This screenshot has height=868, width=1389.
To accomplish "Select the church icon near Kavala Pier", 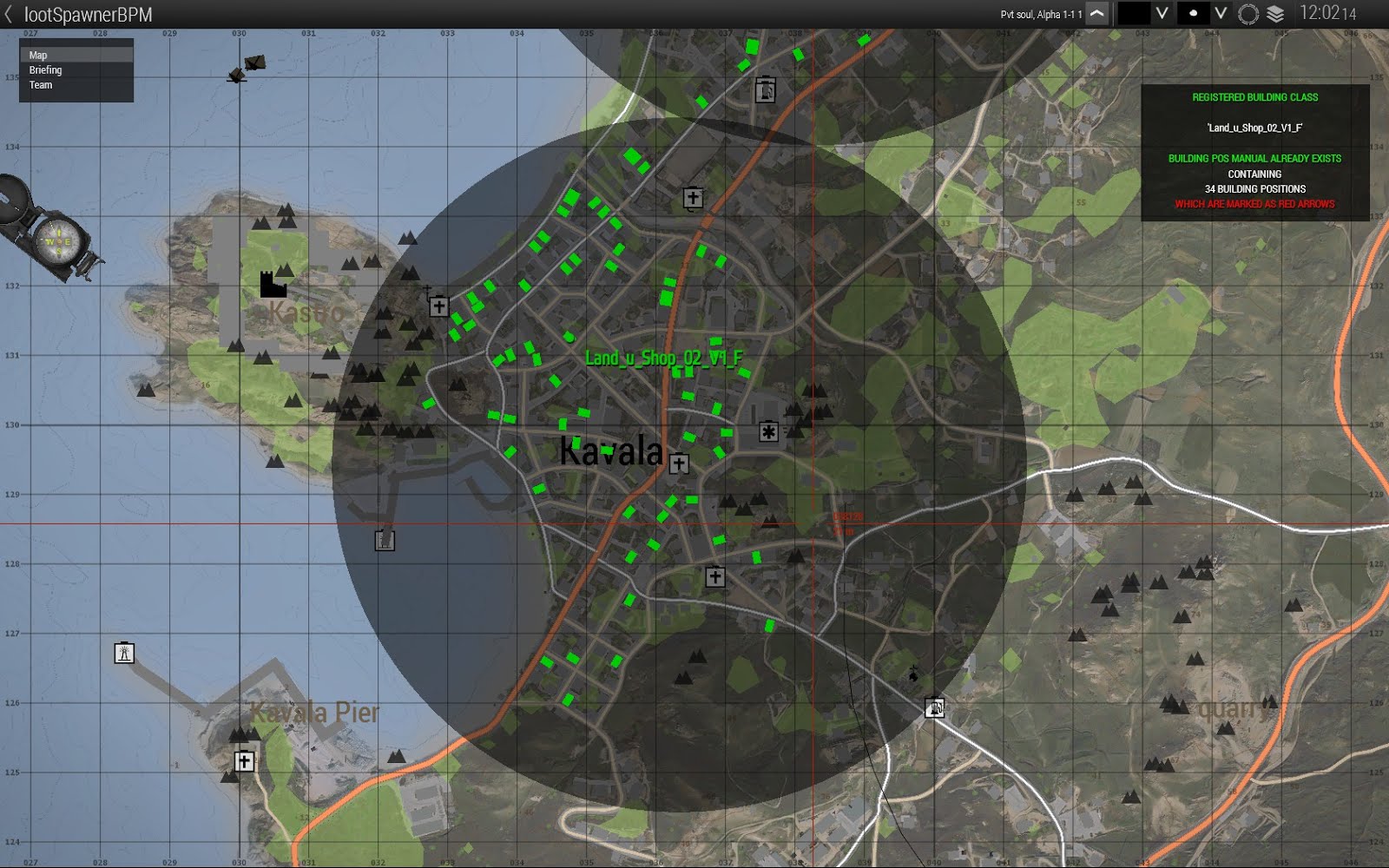I will 246,761.
